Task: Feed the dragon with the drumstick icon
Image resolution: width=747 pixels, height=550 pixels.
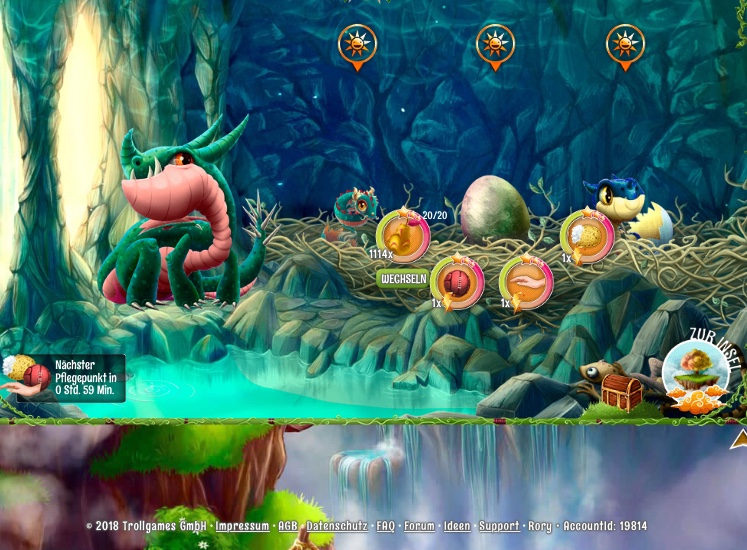Action: (x=403, y=235)
